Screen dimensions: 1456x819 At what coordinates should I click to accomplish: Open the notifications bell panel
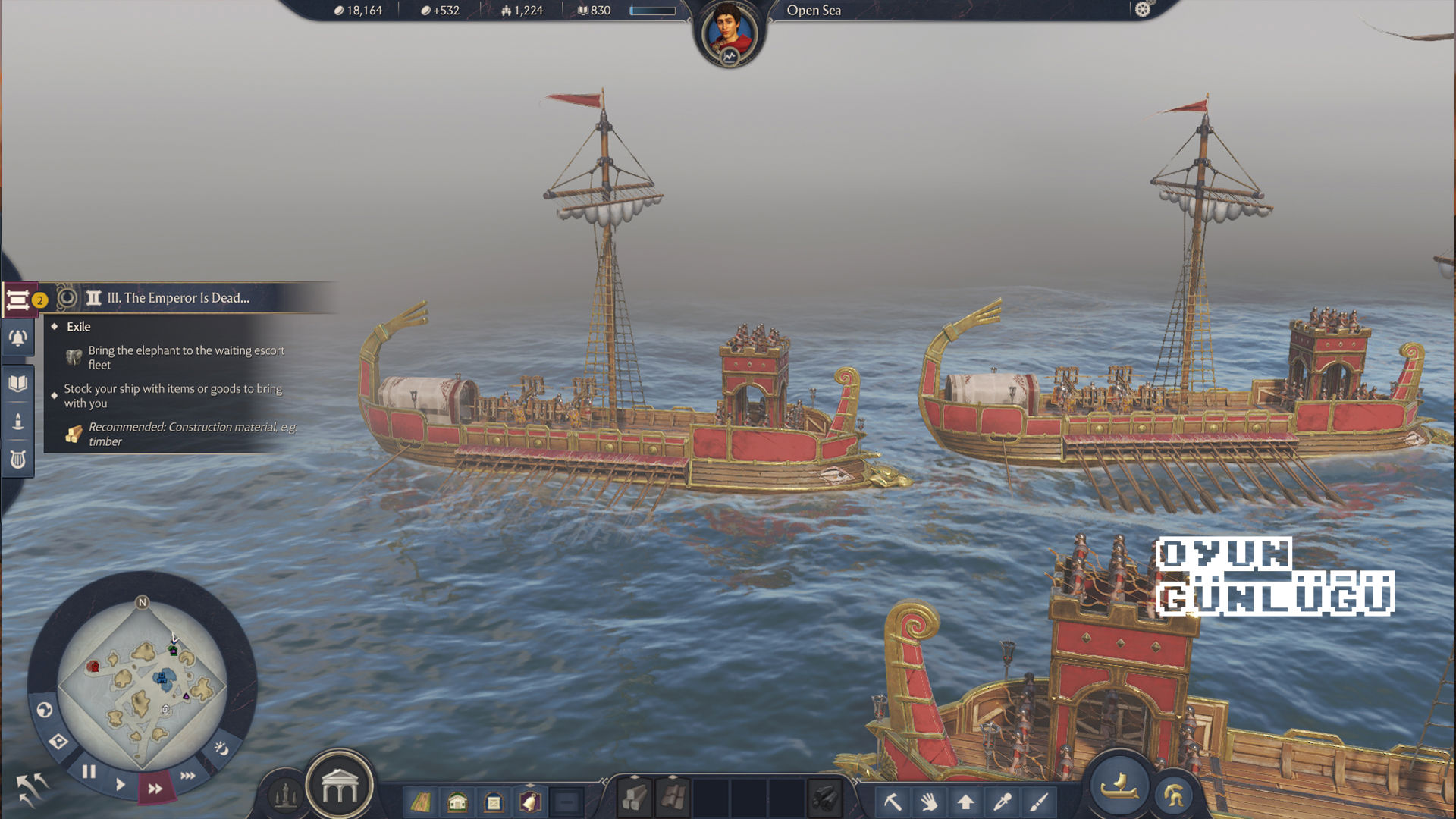pos(18,338)
